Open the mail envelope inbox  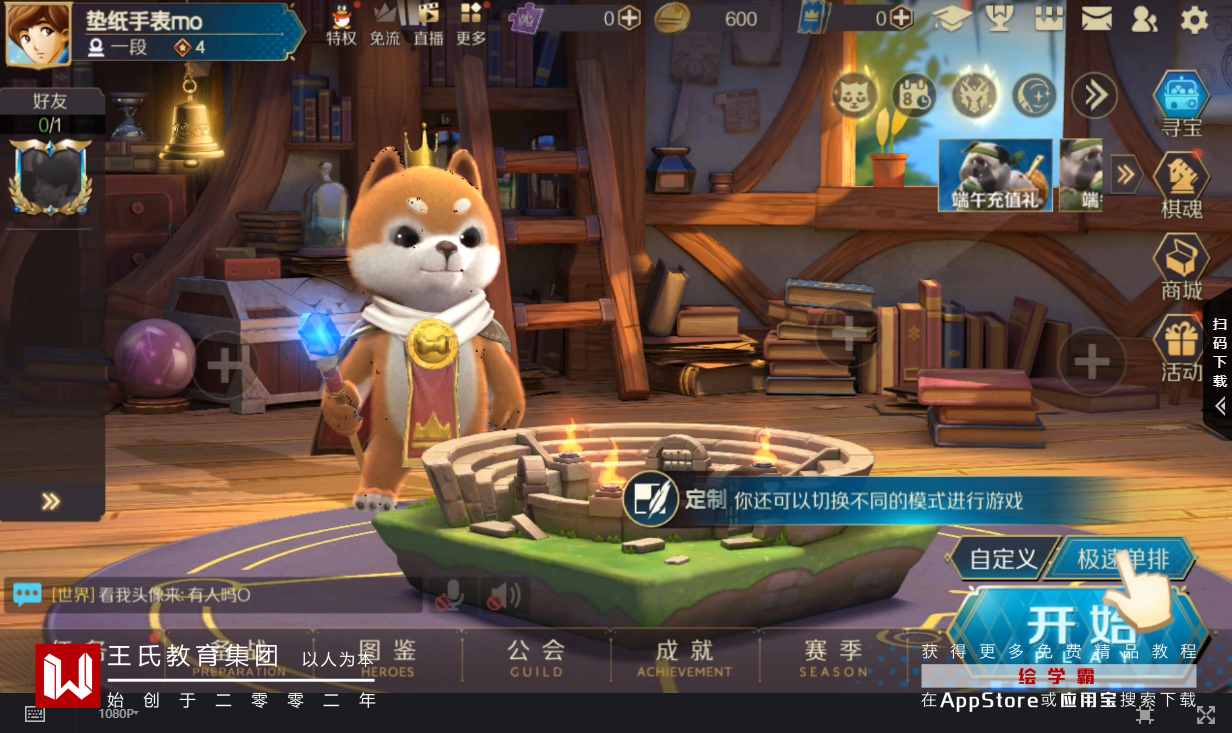1097,19
